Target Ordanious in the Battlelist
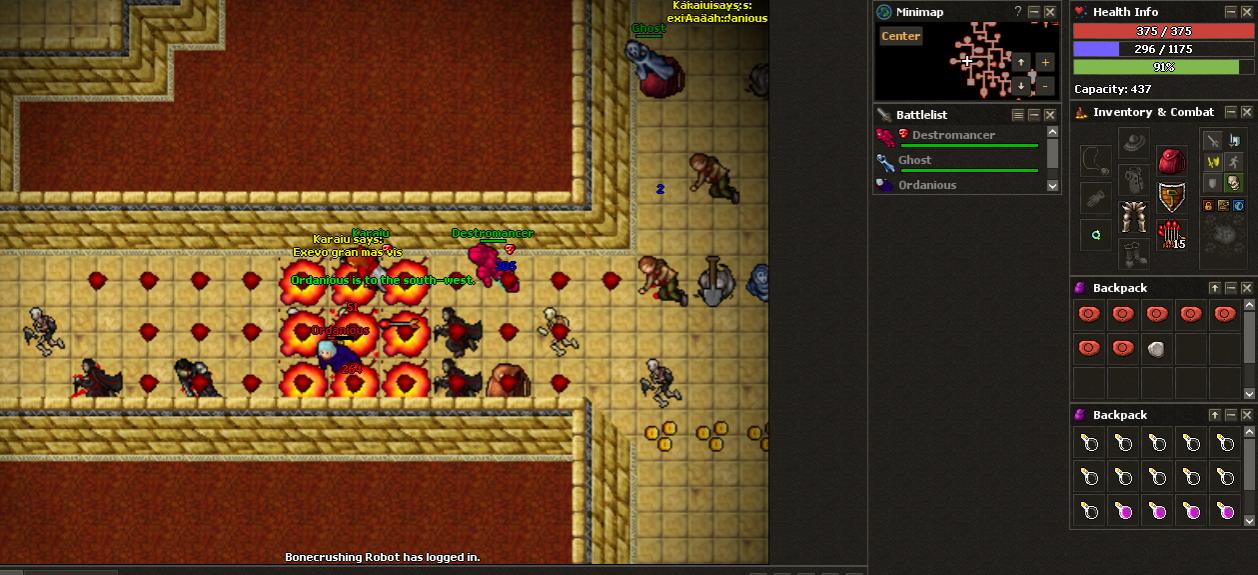This screenshot has height=575, width=1258. tap(927, 185)
